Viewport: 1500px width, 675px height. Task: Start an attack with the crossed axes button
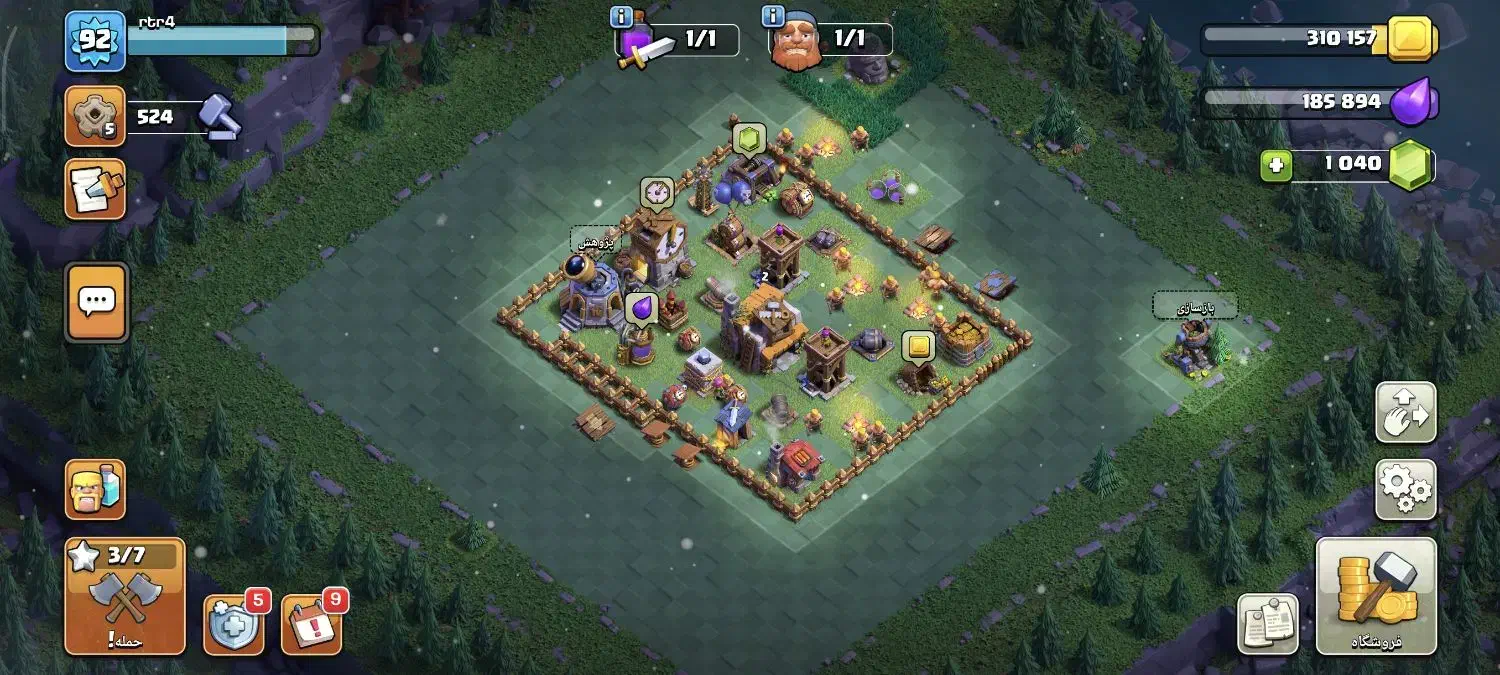click(125, 597)
